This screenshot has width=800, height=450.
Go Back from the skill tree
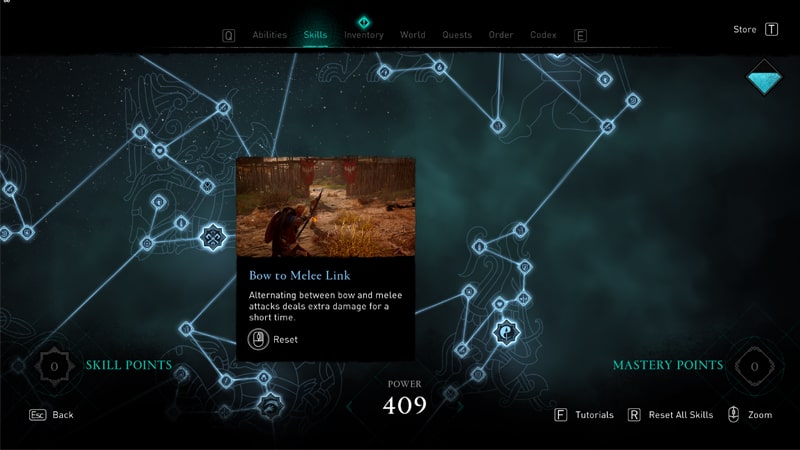tap(51, 414)
